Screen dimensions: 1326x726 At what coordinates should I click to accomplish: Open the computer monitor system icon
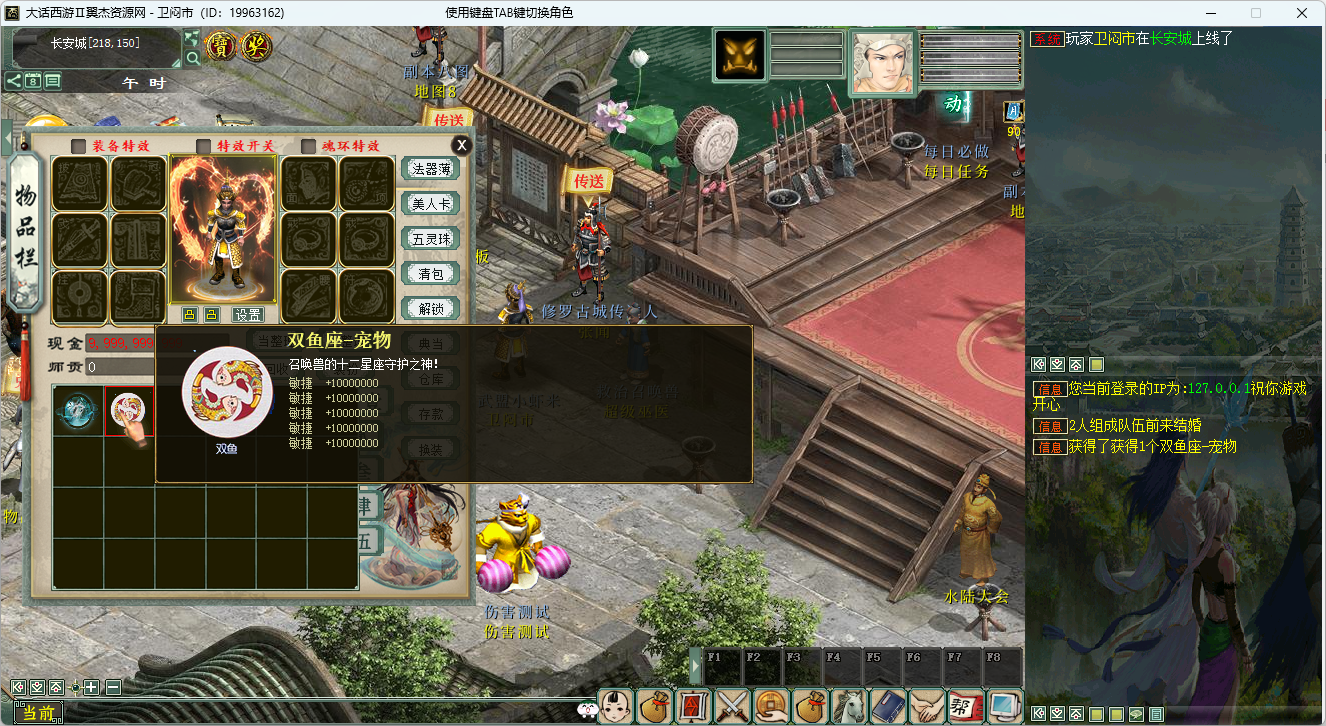pyautogui.click(x=1004, y=706)
